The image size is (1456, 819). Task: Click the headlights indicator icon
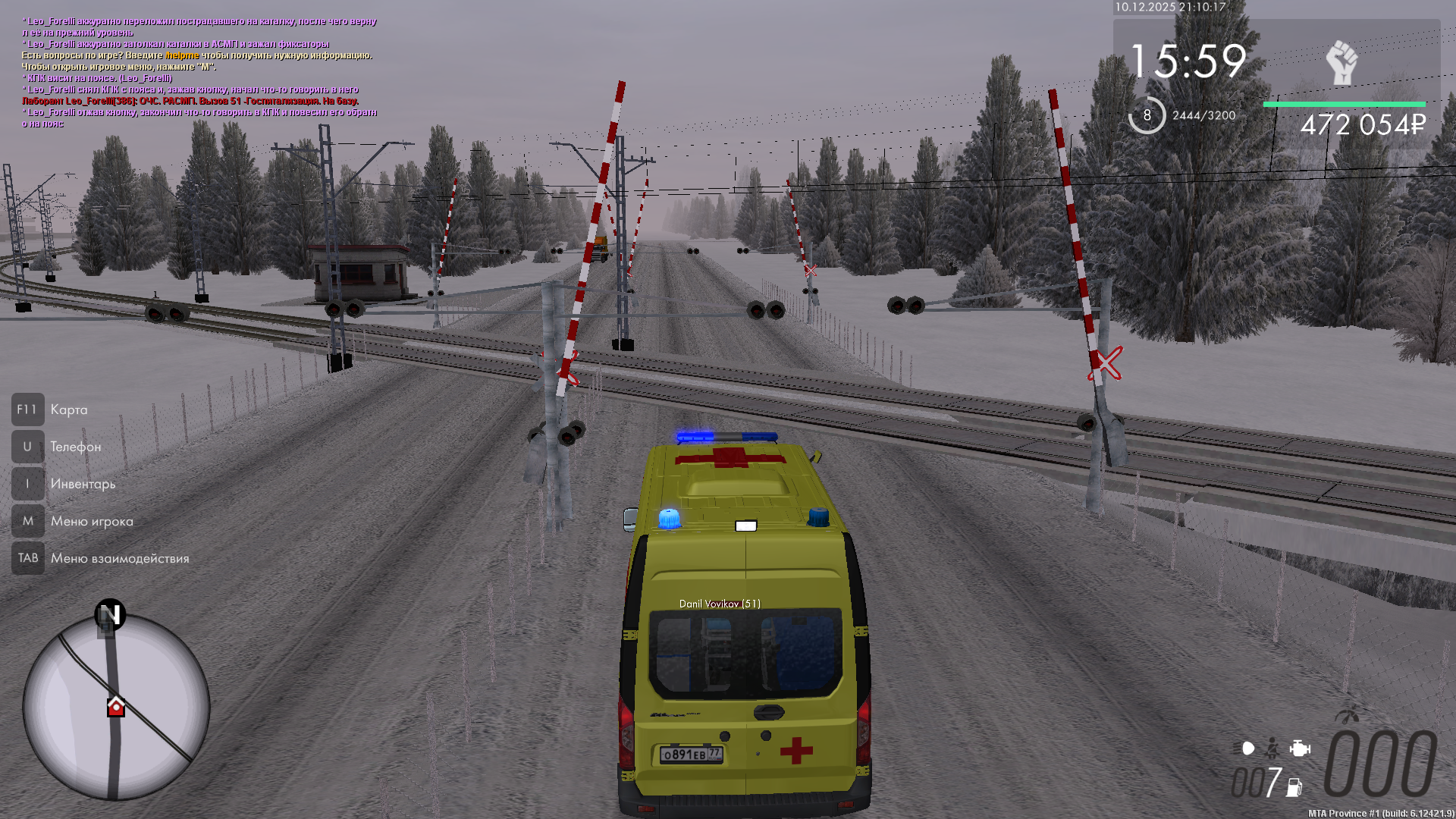click(x=1247, y=748)
